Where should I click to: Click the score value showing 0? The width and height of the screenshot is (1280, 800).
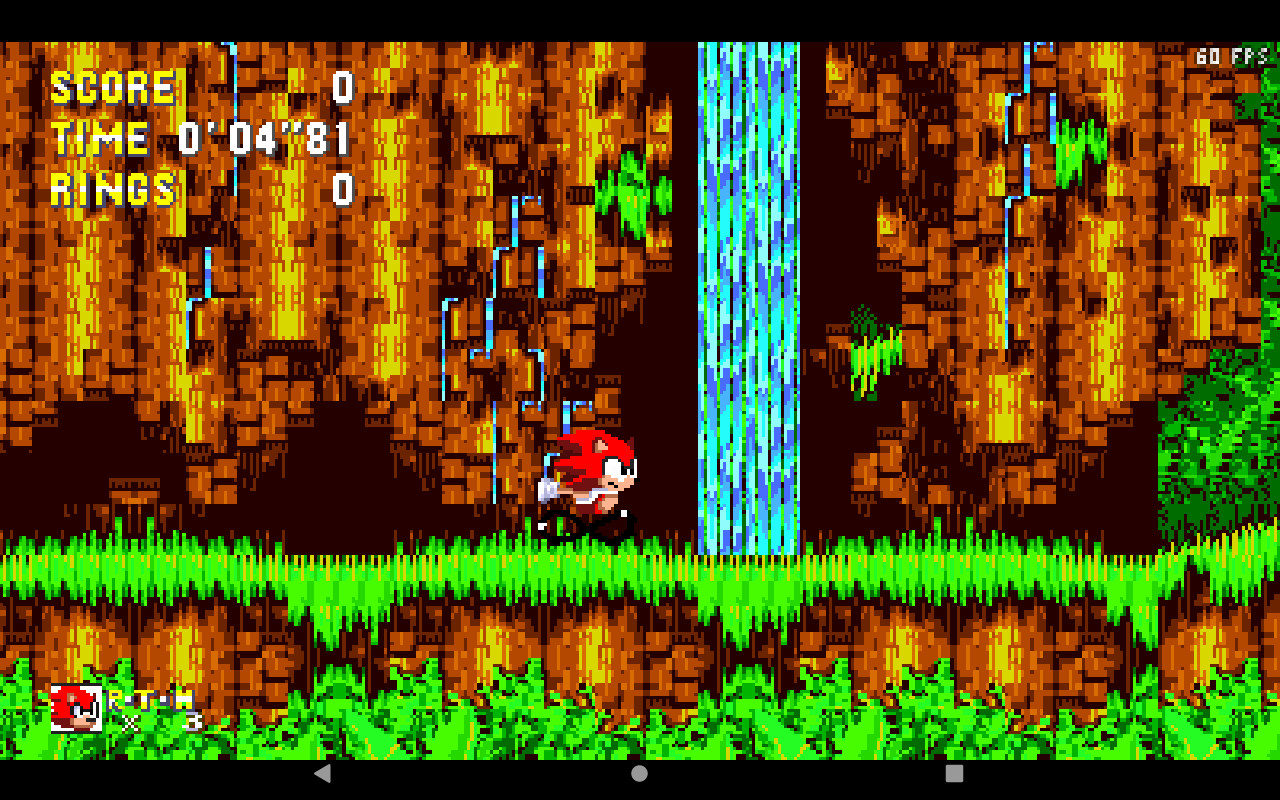tap(345, 88)
